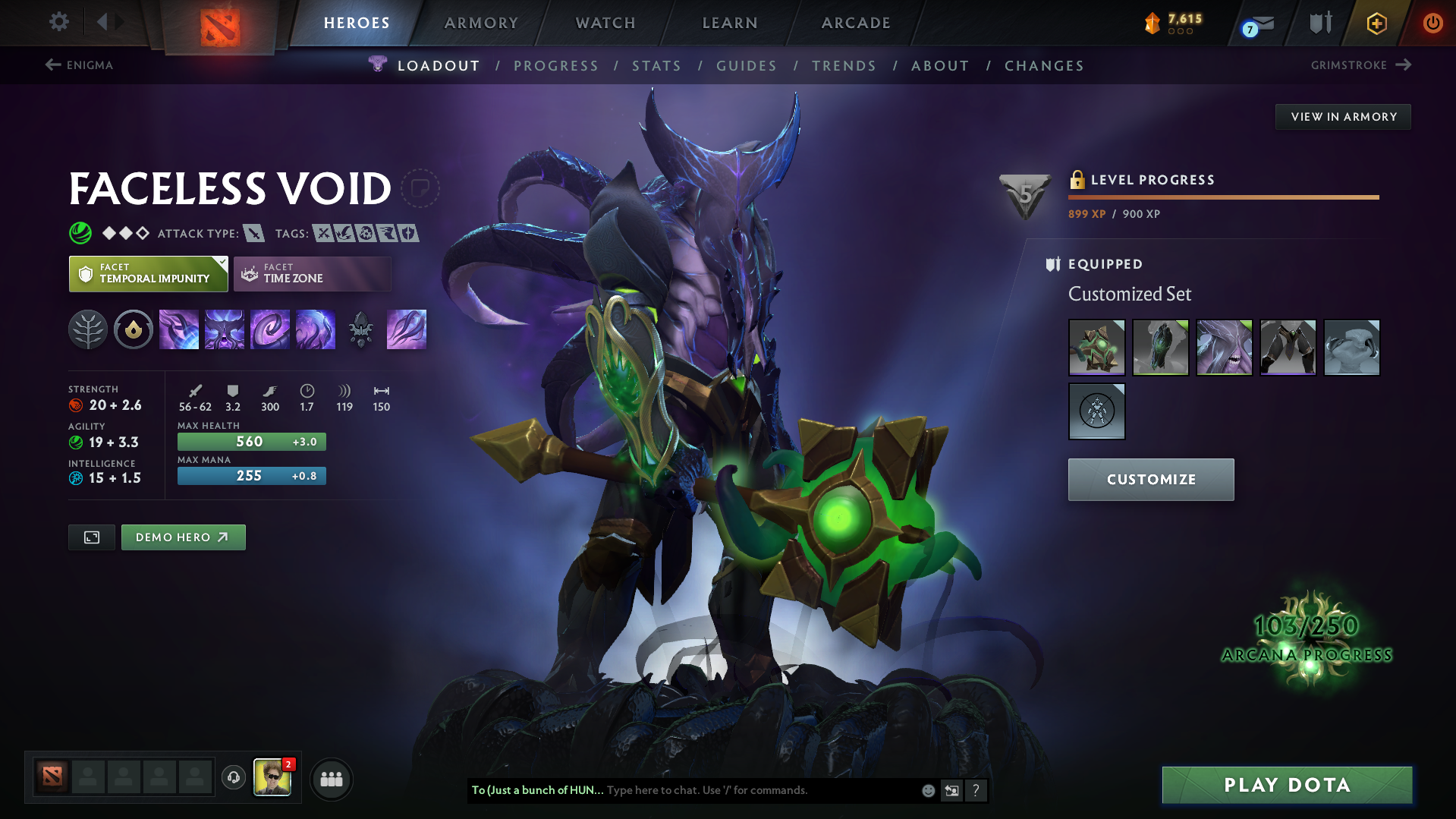
Task: Open the settings gear
Action: coord(58,23)
